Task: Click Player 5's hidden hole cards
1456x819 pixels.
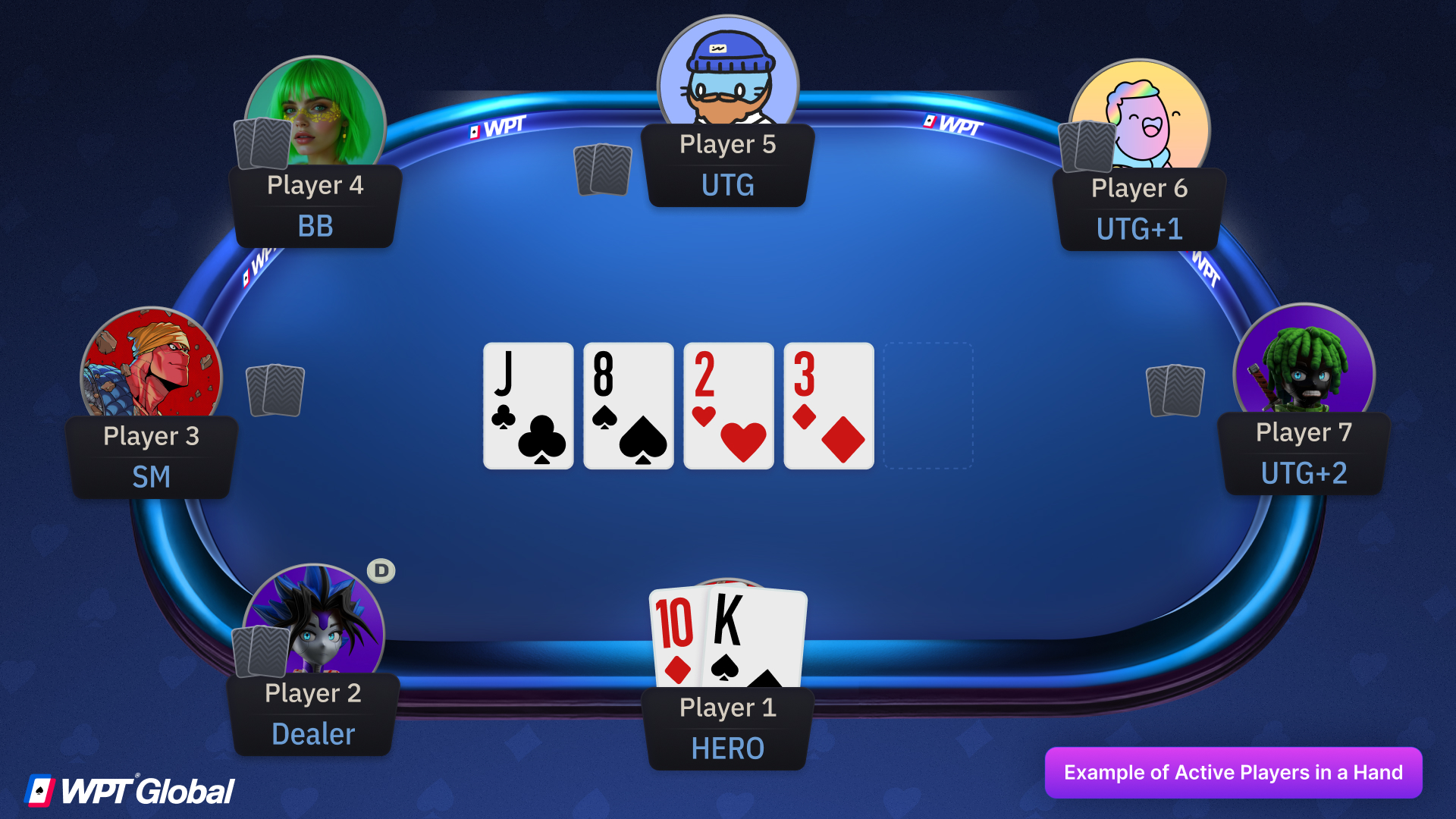Action: click(603, 171)
